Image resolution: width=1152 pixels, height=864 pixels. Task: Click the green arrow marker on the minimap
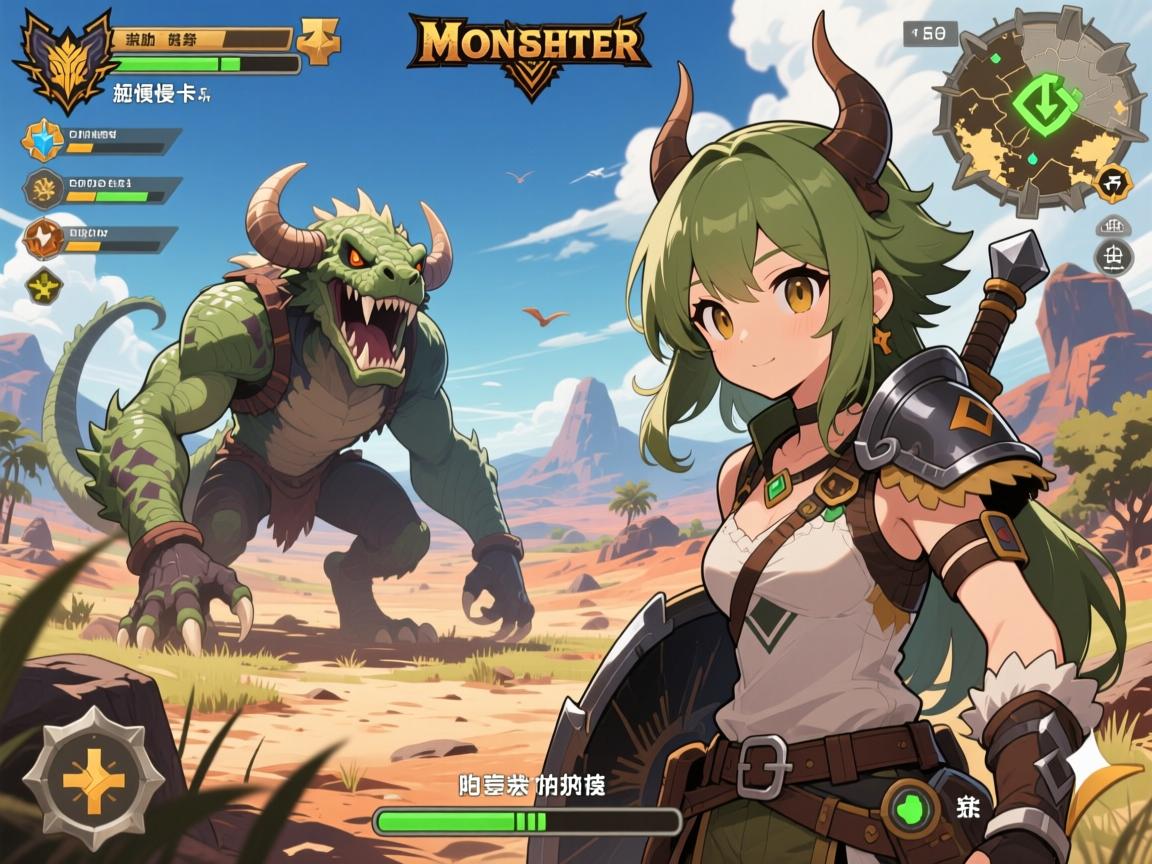1043,102
